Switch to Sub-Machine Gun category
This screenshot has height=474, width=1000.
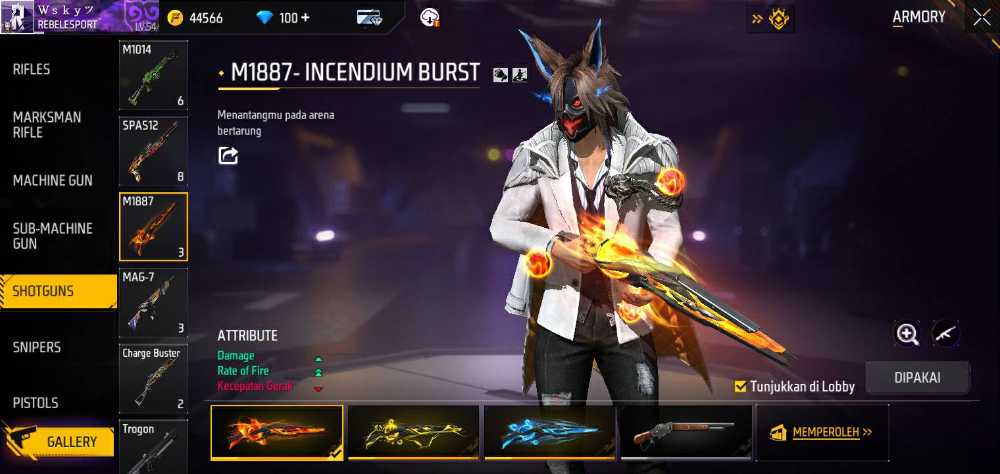tap(52, 236)
